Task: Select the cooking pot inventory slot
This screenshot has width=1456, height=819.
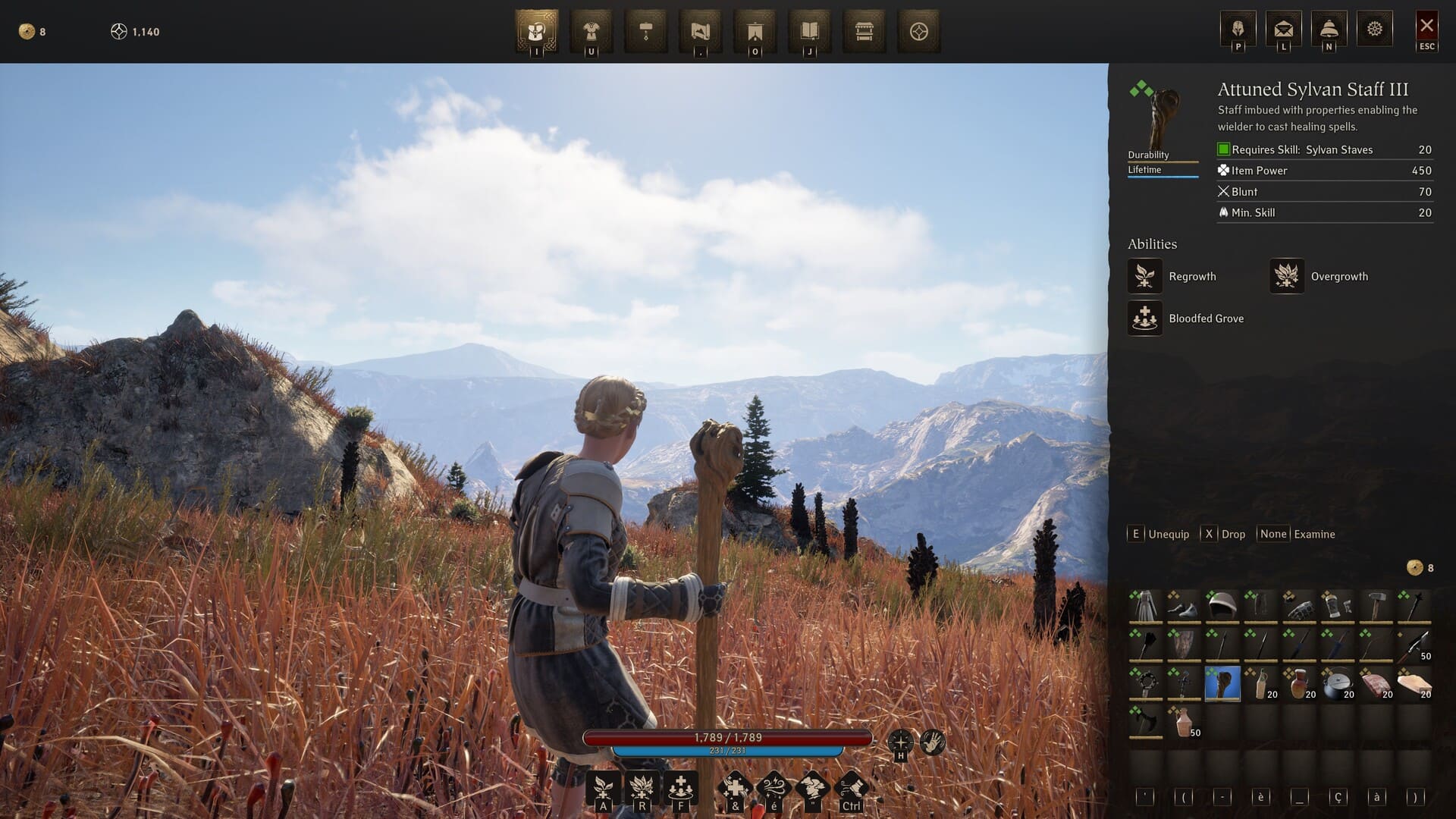Action: point(1337,683)
